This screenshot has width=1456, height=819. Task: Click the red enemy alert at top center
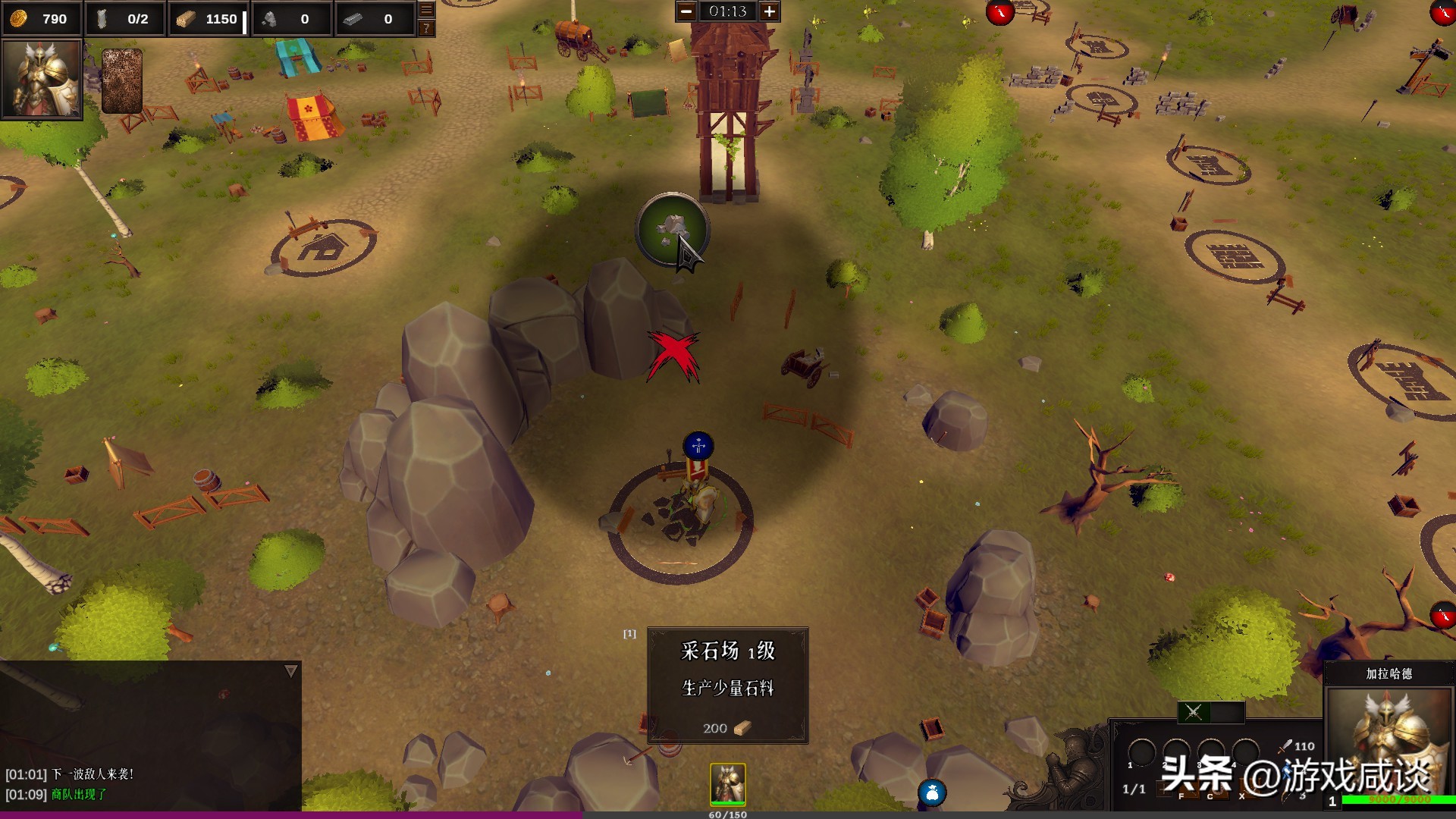tap(1000, 12)
